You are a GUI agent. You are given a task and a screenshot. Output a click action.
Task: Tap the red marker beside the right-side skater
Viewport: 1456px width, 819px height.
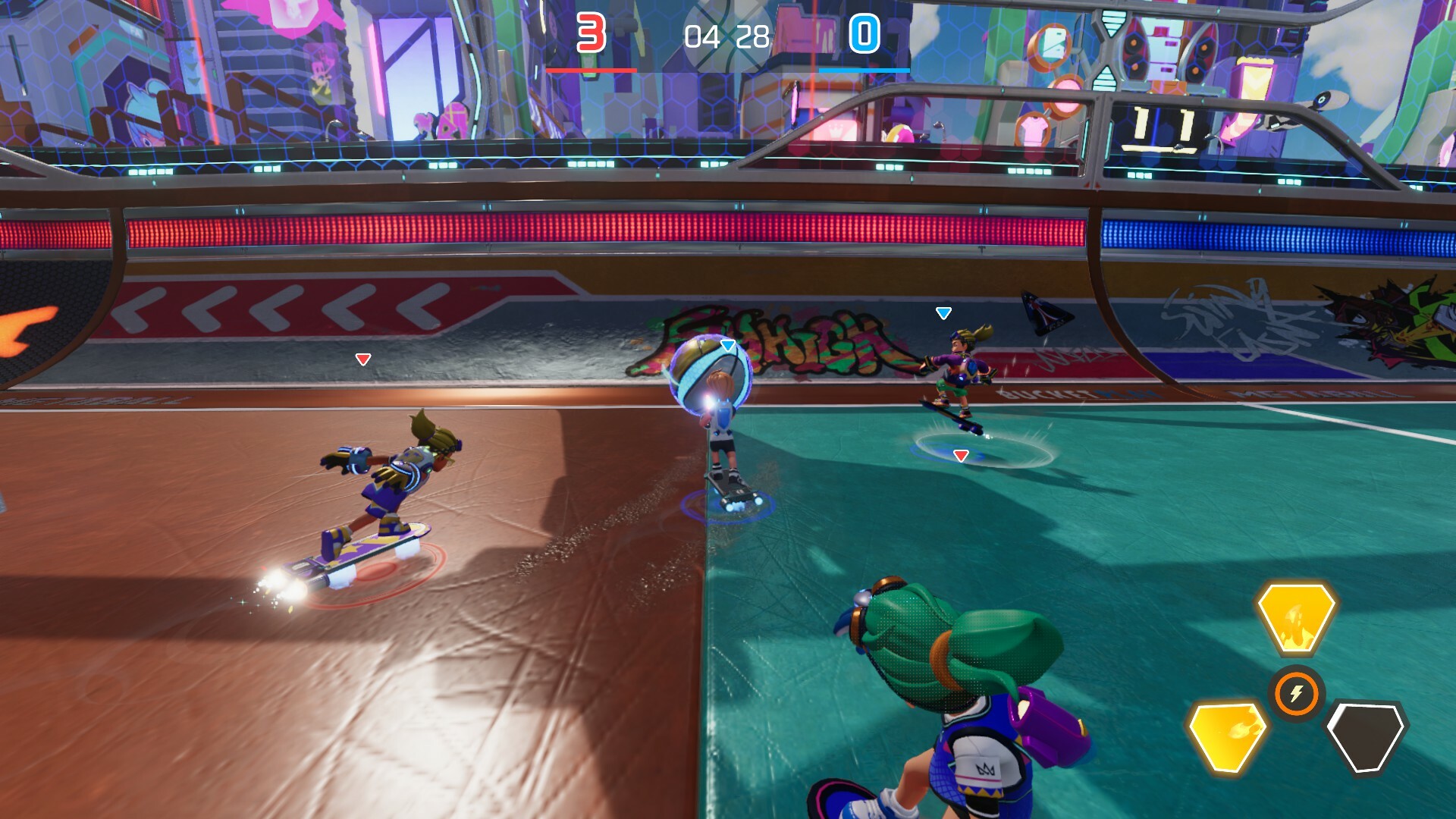click(x=959, y=455)
